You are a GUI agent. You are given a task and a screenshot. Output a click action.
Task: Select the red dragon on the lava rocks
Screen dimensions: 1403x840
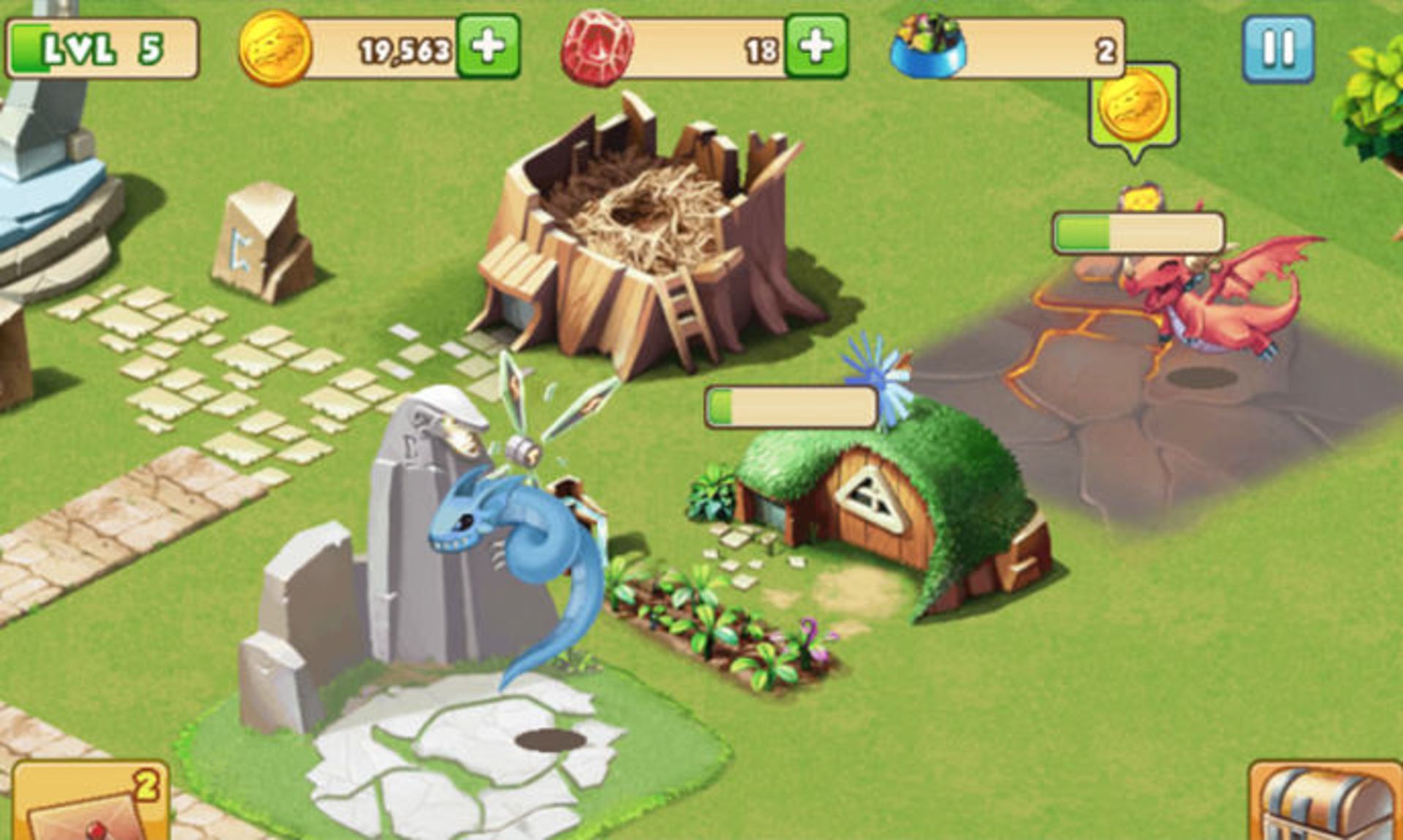tap(1206, 307)
